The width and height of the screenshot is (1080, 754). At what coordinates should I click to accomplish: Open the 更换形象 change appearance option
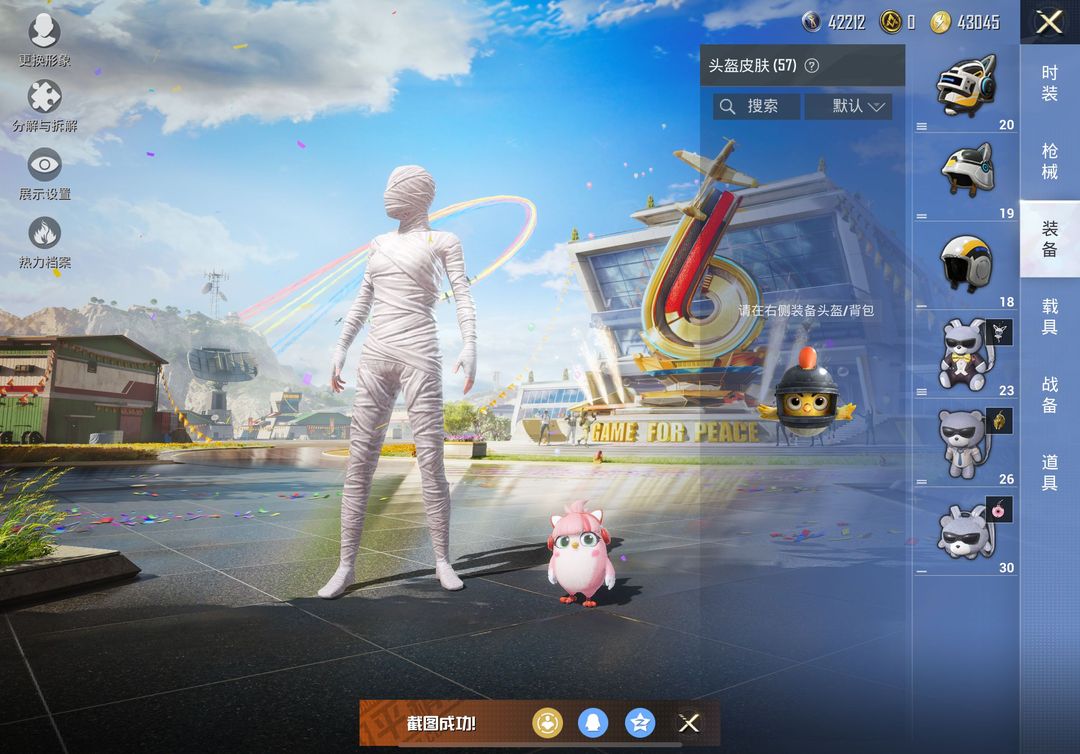44,39
